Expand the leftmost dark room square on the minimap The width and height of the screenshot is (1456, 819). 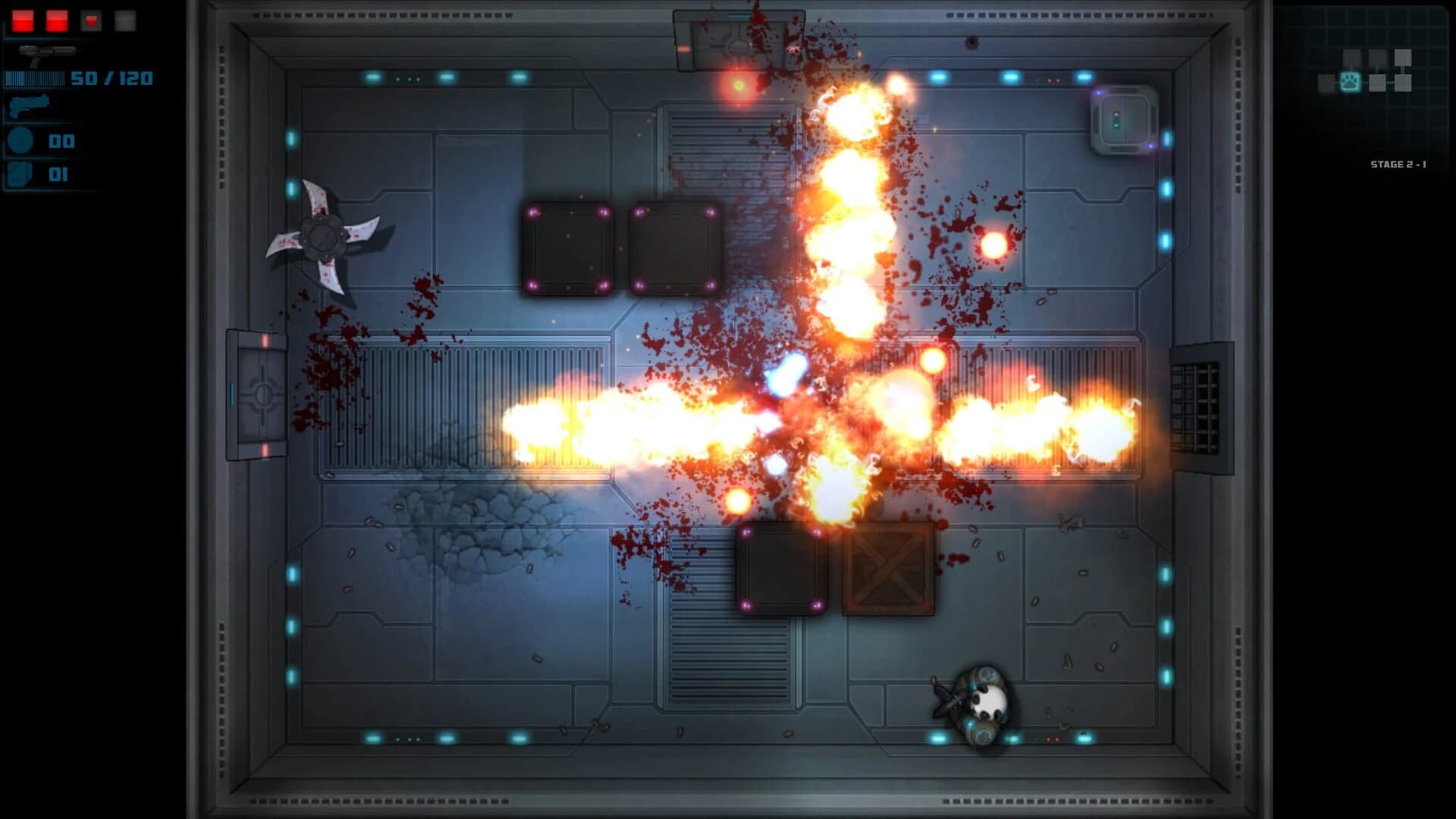(1326, 83)
